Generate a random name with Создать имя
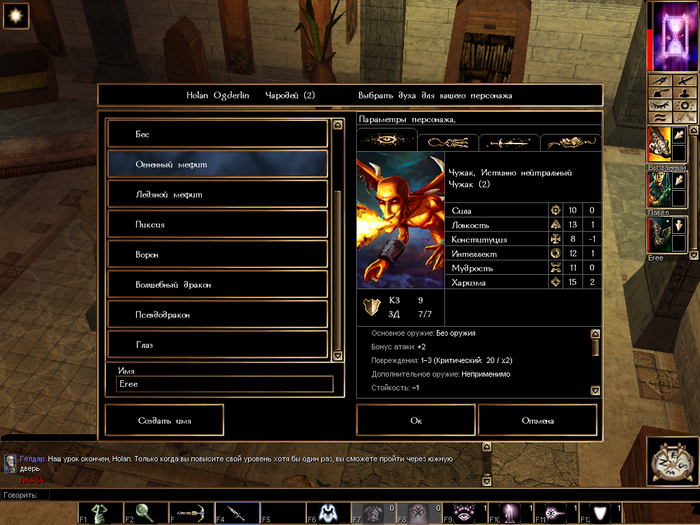The width and height of the screenshot is (700, 525). (164, 420)
